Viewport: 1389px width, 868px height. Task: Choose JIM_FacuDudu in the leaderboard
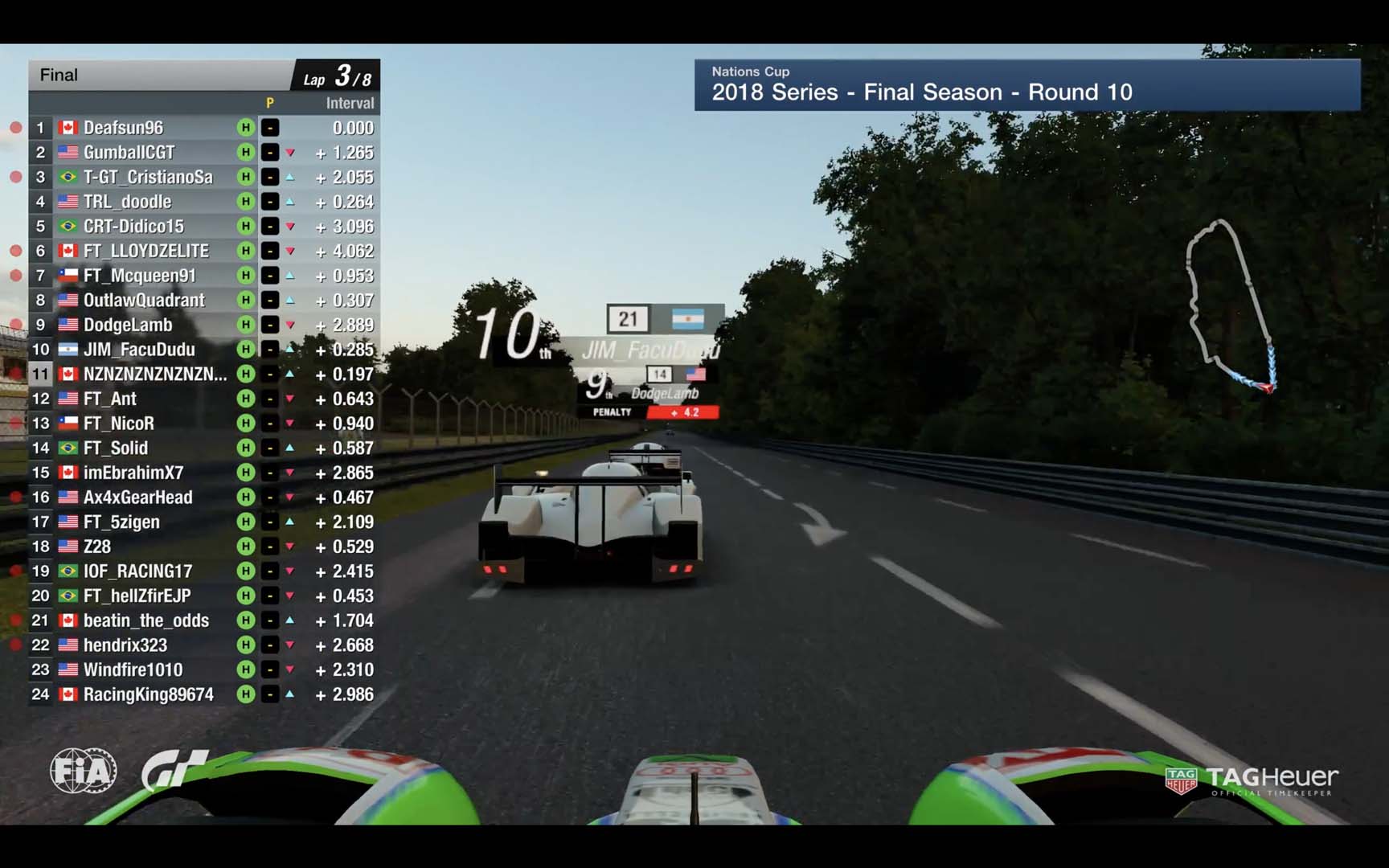click(139, 350)
